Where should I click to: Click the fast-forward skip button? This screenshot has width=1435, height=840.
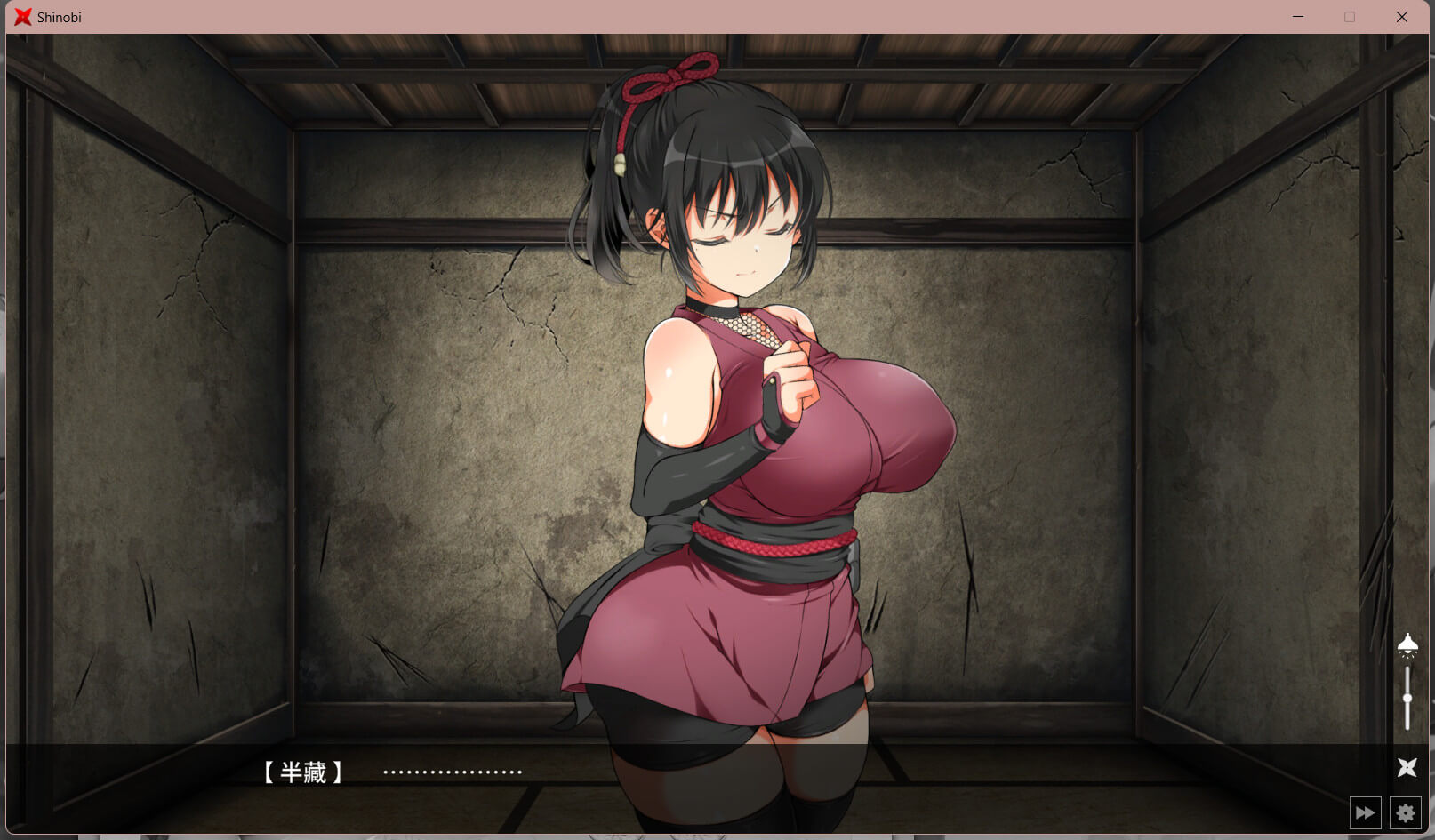(1365, 812)
